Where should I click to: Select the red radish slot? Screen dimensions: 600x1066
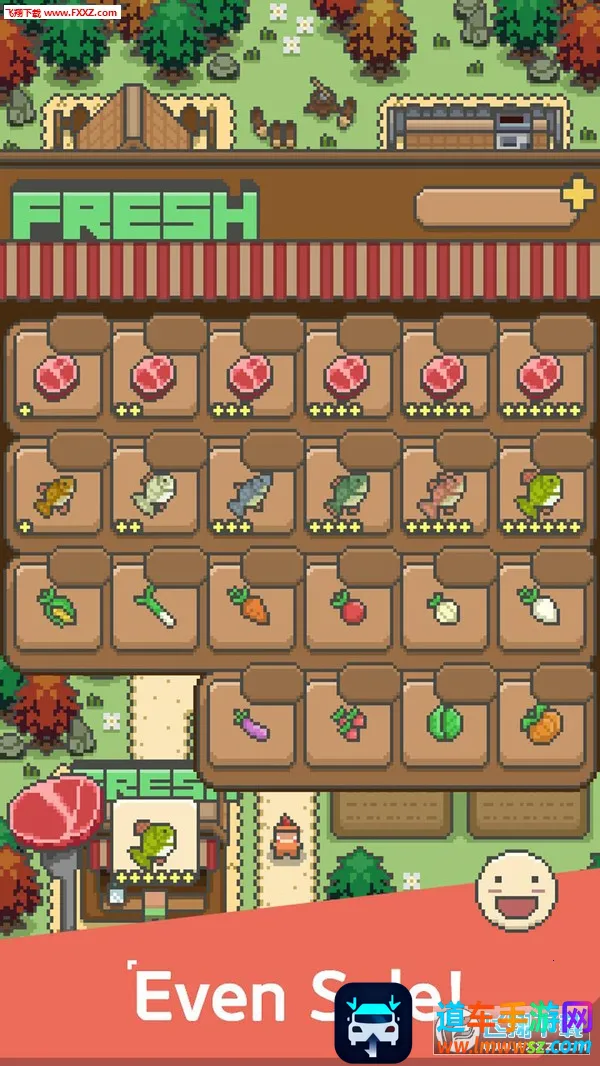[x=348, y=606]
